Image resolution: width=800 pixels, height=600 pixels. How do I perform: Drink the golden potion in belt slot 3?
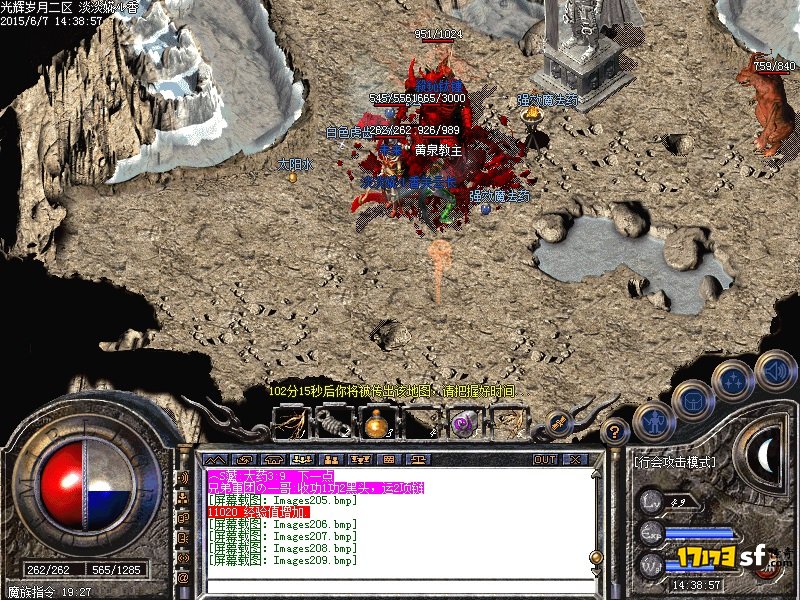(378, 424)
